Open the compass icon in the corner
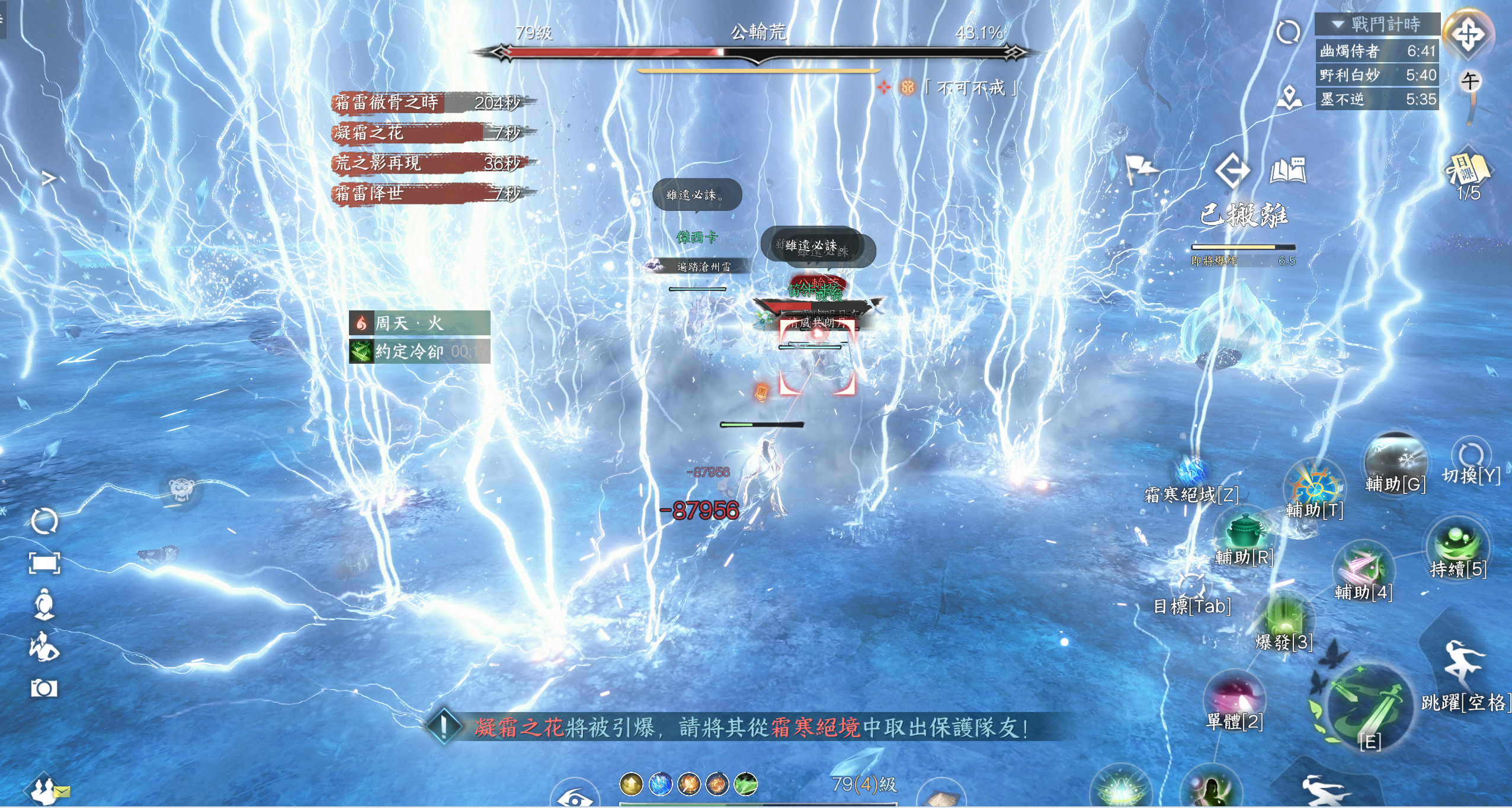The image size is (1512, 808). coord(1468,33)
